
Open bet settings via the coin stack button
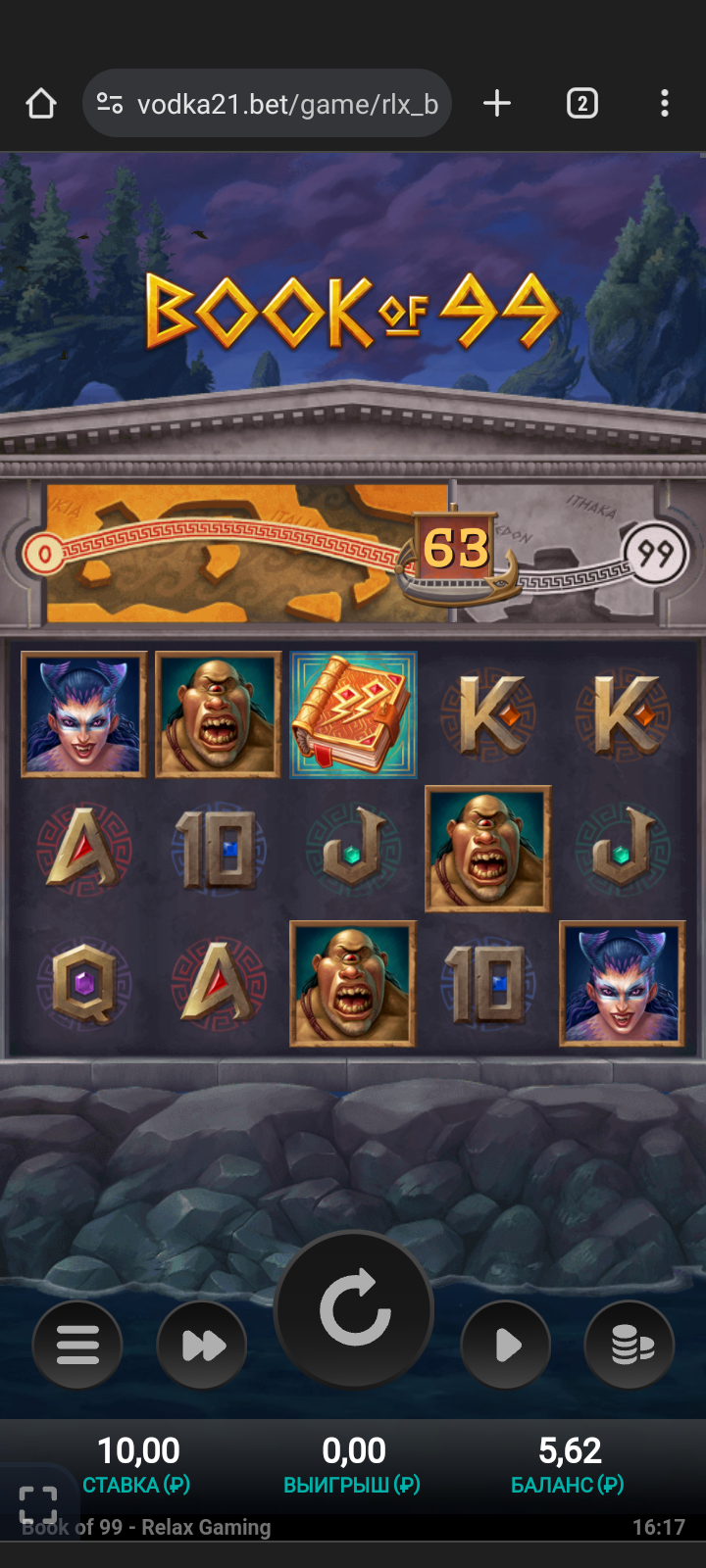[x=630, y=1345]
